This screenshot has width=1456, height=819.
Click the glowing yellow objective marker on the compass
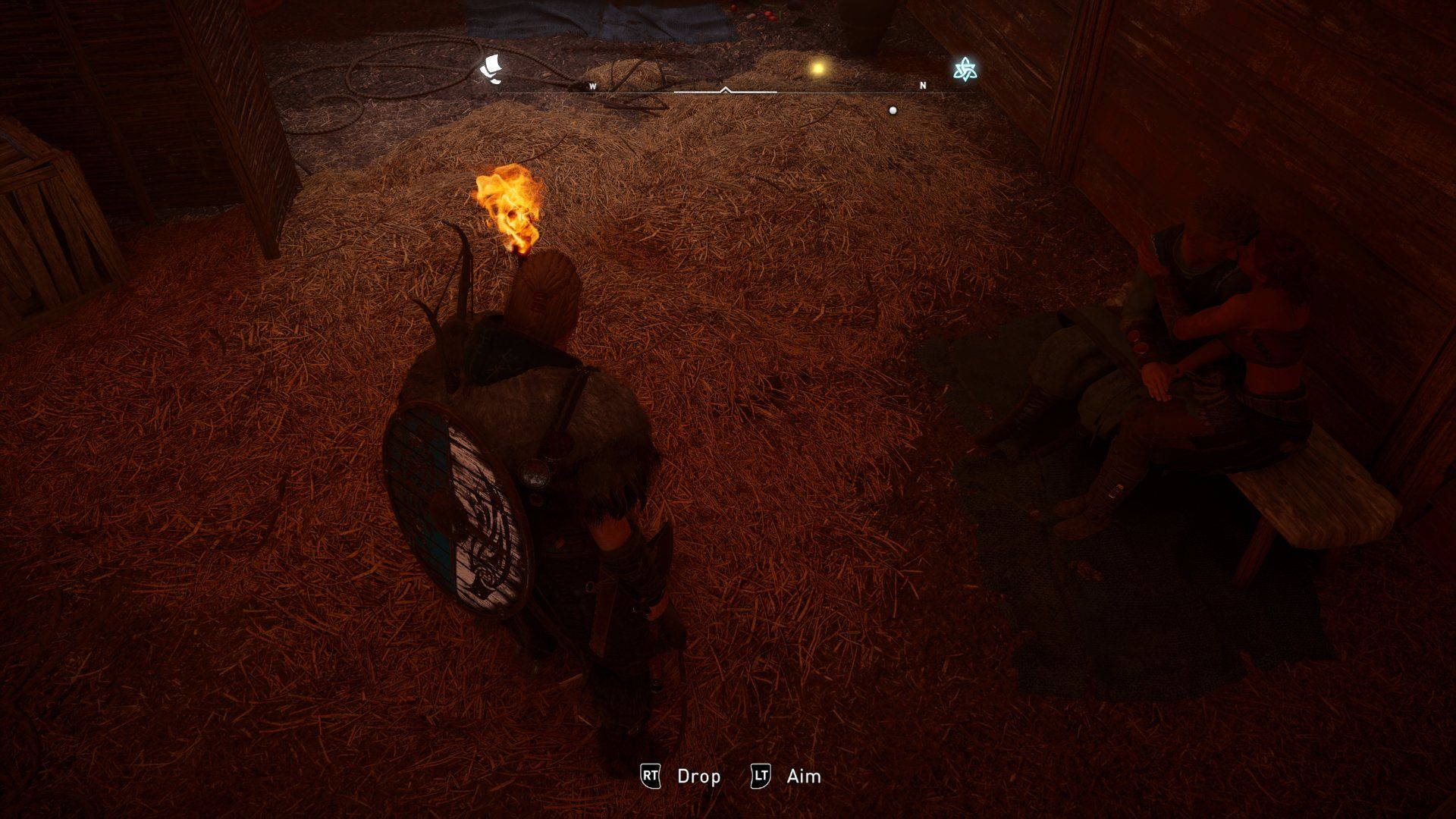point(818,67)
